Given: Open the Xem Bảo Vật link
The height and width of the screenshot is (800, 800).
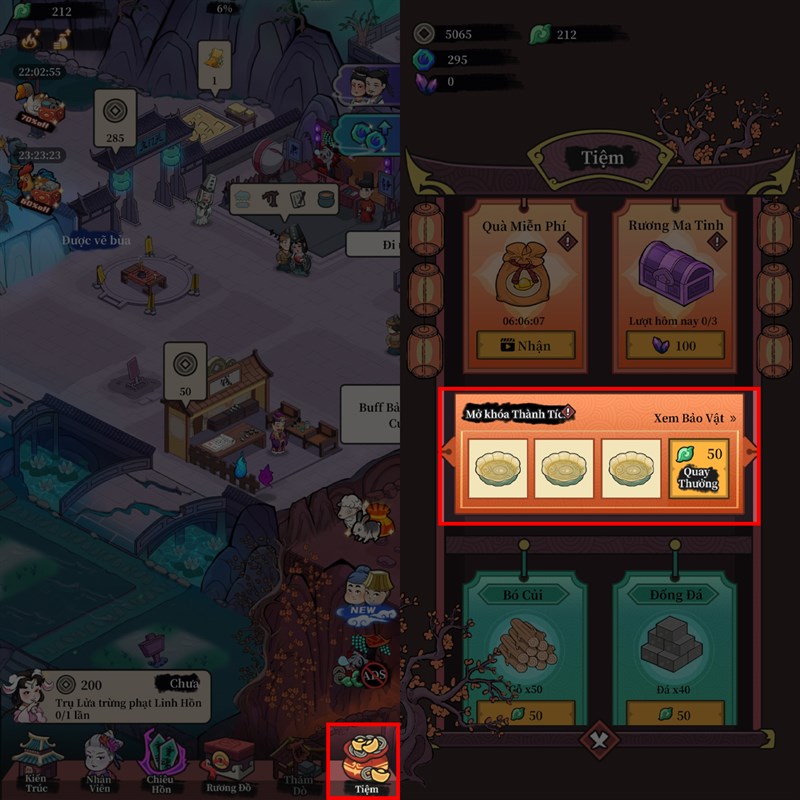Looking at the screenshot, I should click(x=695, y=418).
